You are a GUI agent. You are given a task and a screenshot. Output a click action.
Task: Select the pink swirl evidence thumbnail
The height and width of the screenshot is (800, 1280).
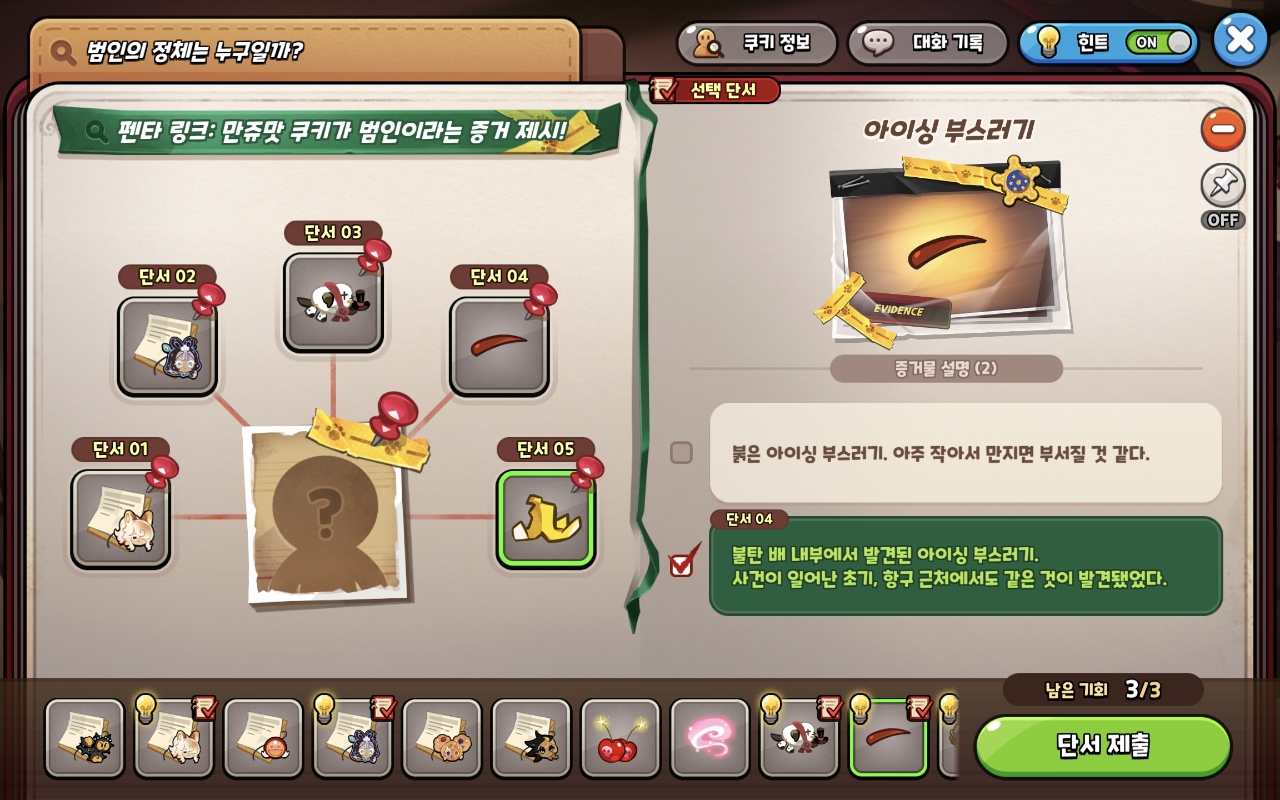708,737
